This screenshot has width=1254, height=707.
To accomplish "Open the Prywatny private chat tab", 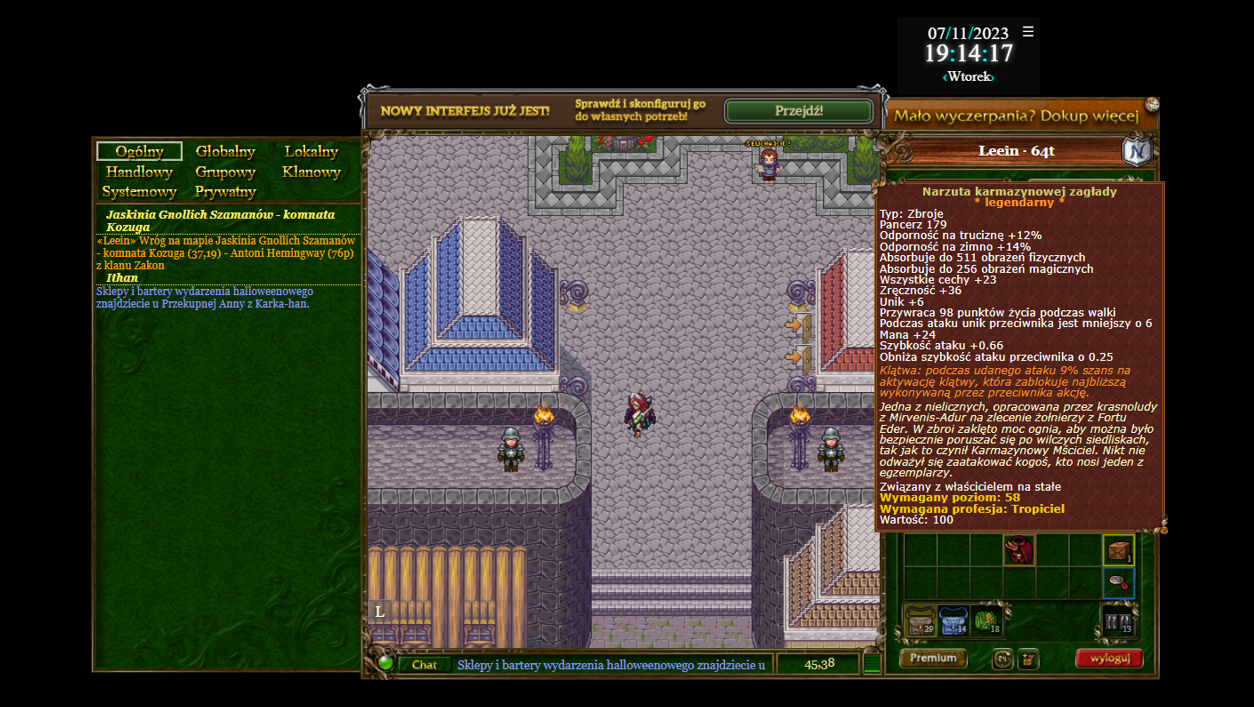I will [225, 191].
